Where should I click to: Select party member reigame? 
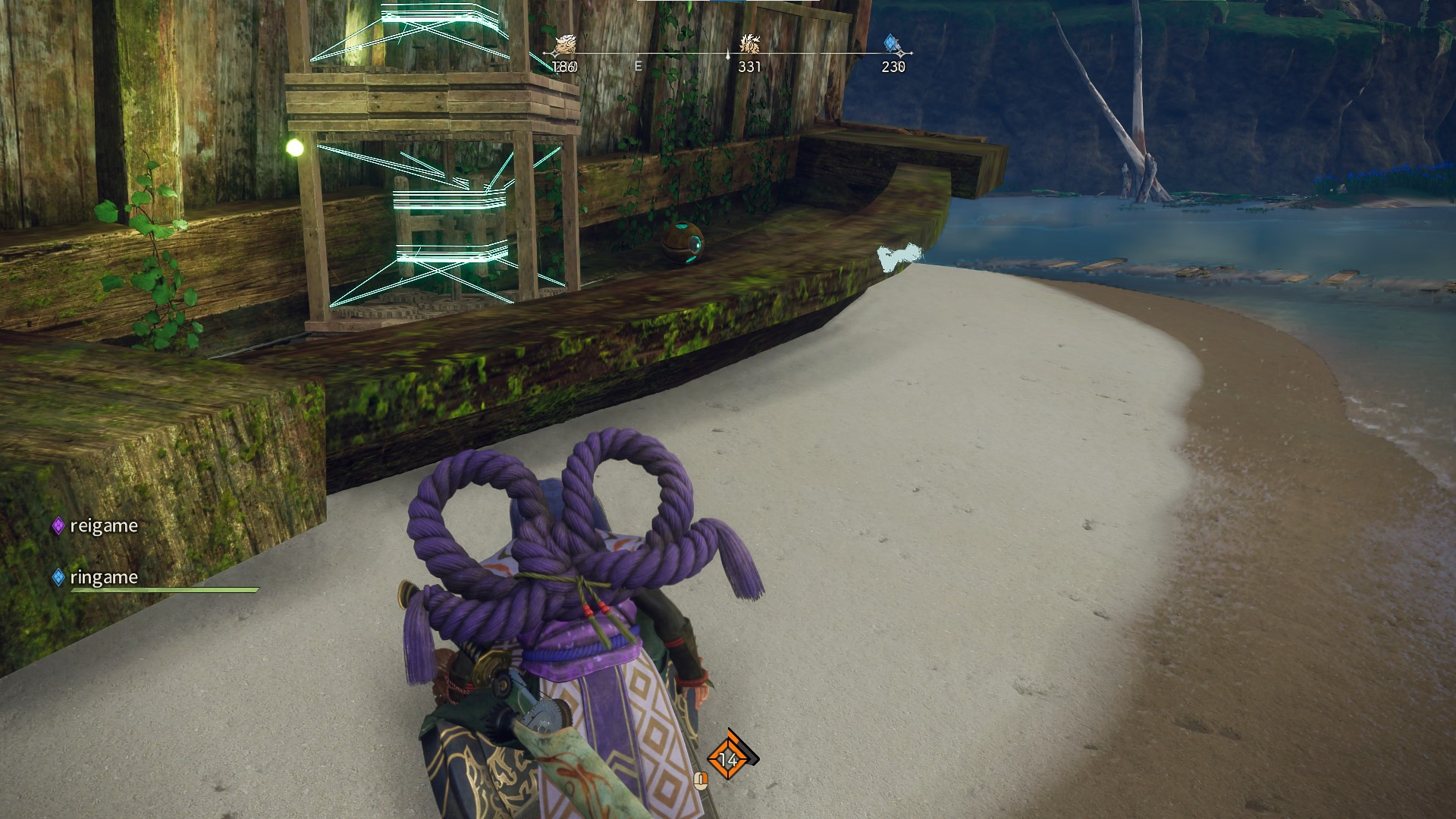click(103, 526)
